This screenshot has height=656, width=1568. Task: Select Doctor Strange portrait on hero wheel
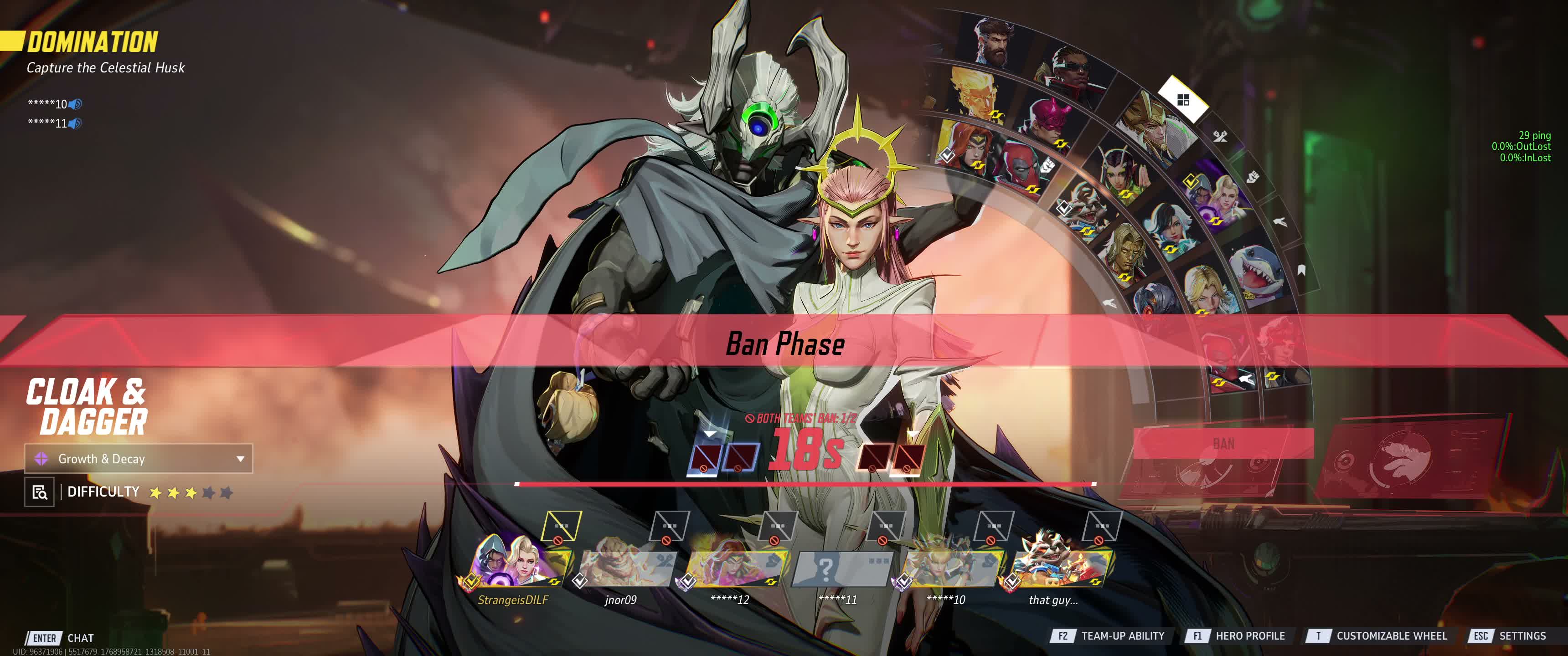coord(994,43)
